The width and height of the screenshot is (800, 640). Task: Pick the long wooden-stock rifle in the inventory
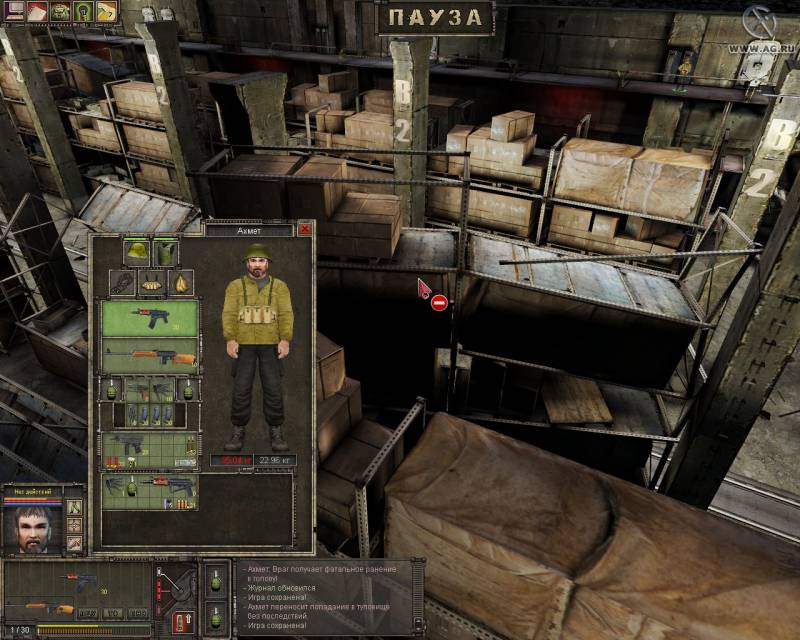coord(150,355)
